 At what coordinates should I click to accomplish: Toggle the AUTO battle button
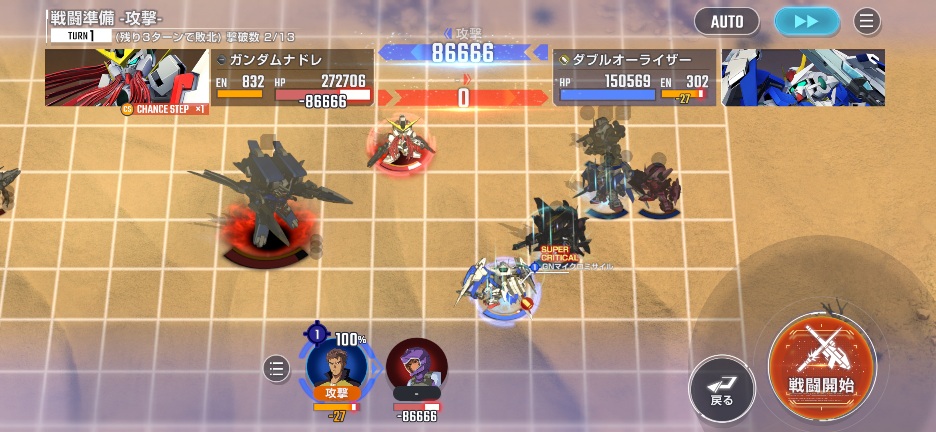point(727,21)
